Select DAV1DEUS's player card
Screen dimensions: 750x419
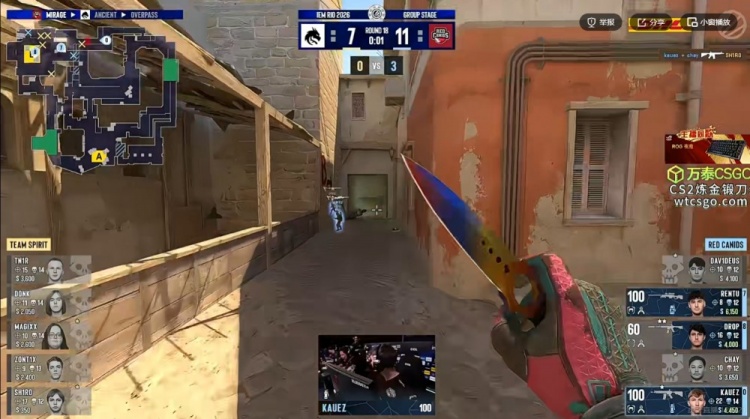pos(705,268)
